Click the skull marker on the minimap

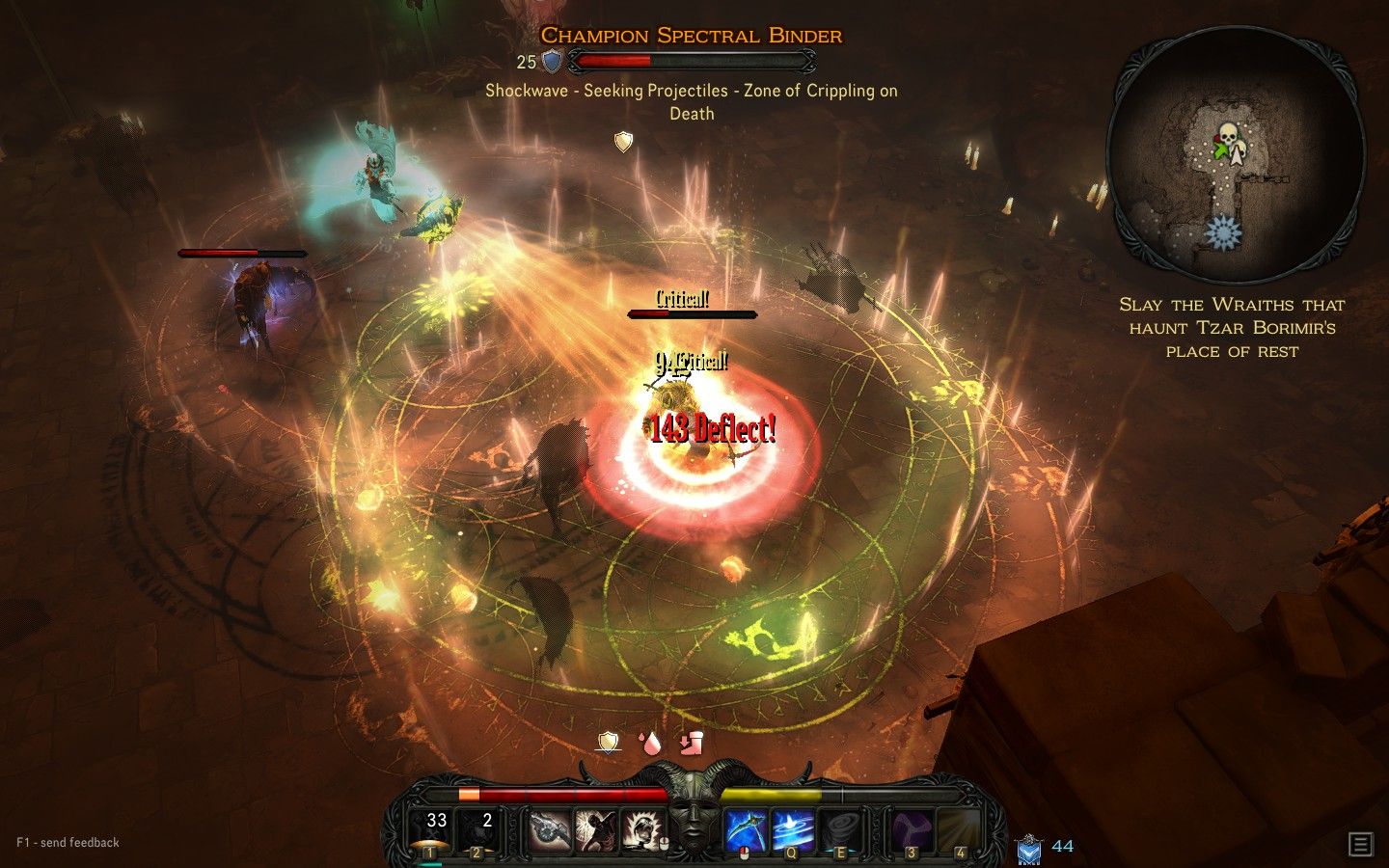(1227, 134)
